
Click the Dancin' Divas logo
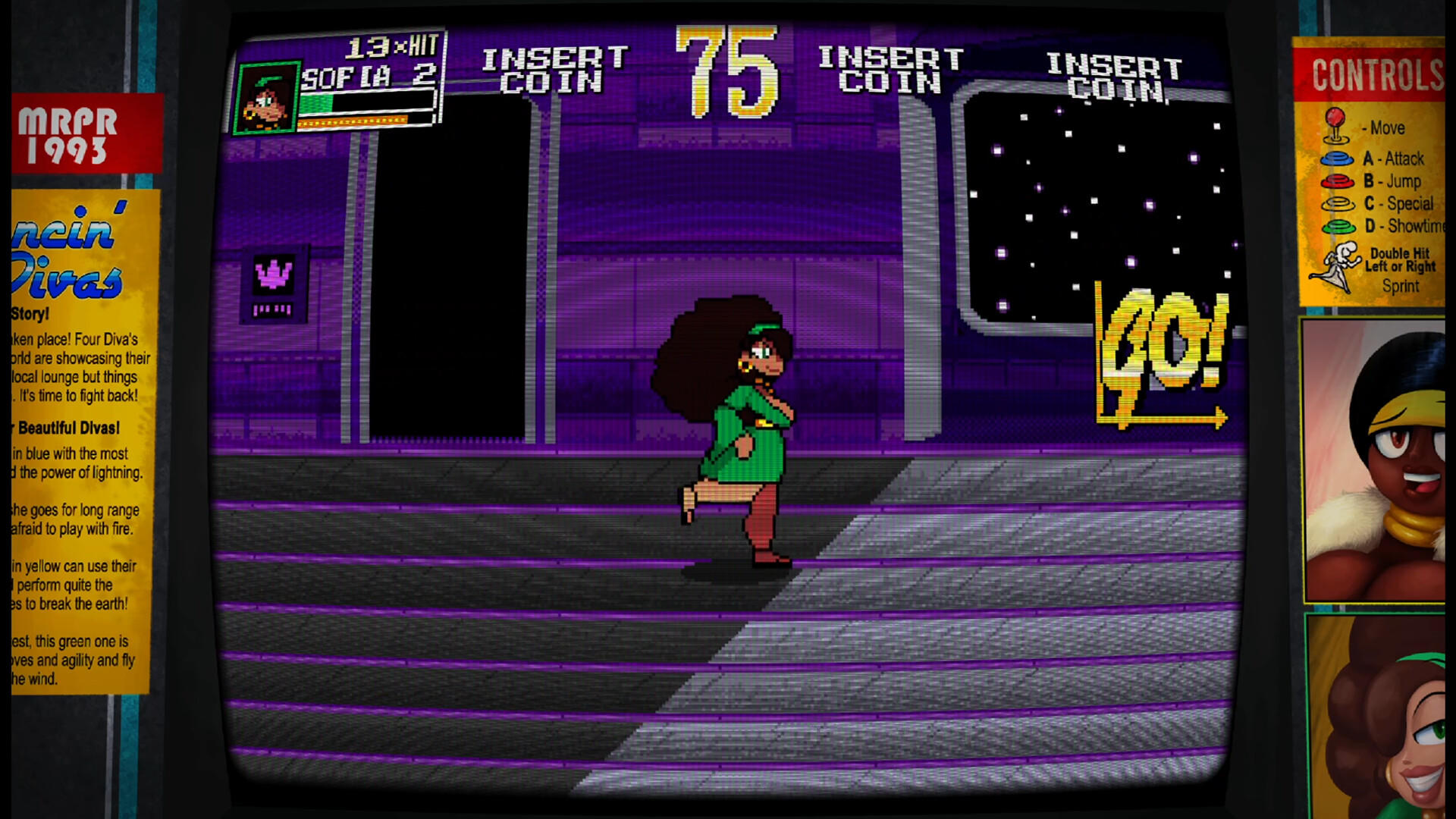click(x=59, y=250)
